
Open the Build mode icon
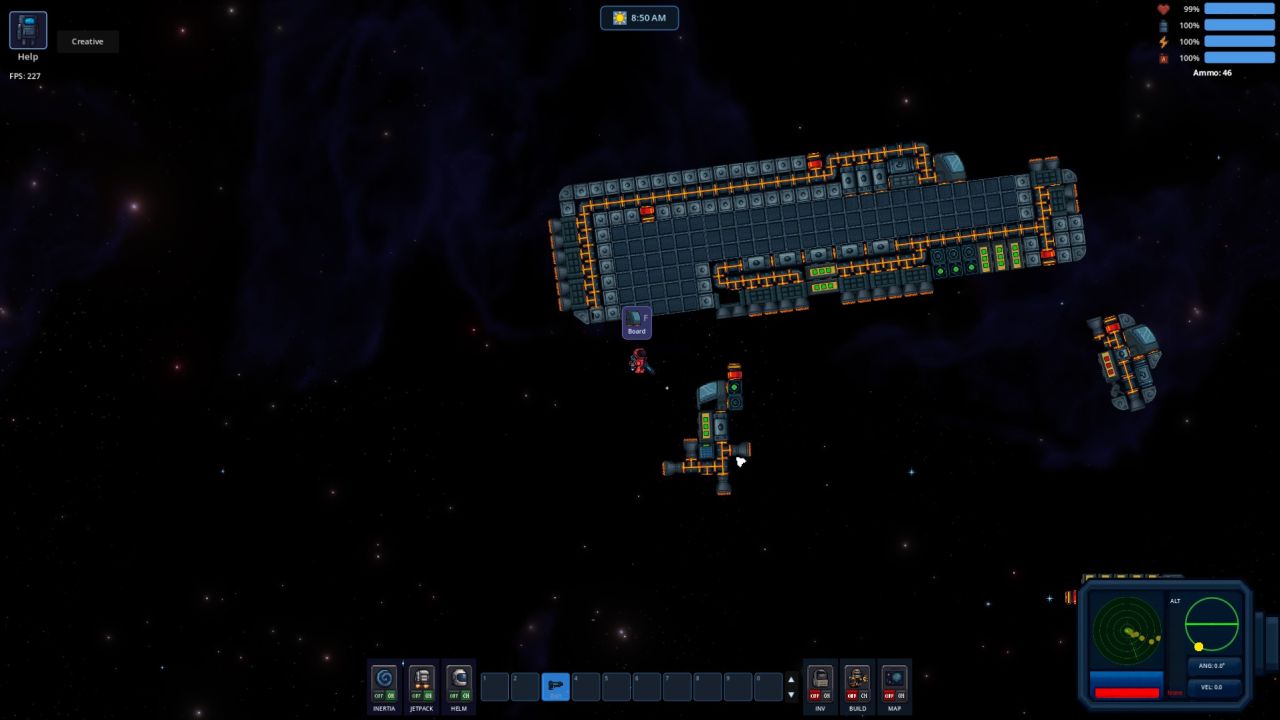857,680
